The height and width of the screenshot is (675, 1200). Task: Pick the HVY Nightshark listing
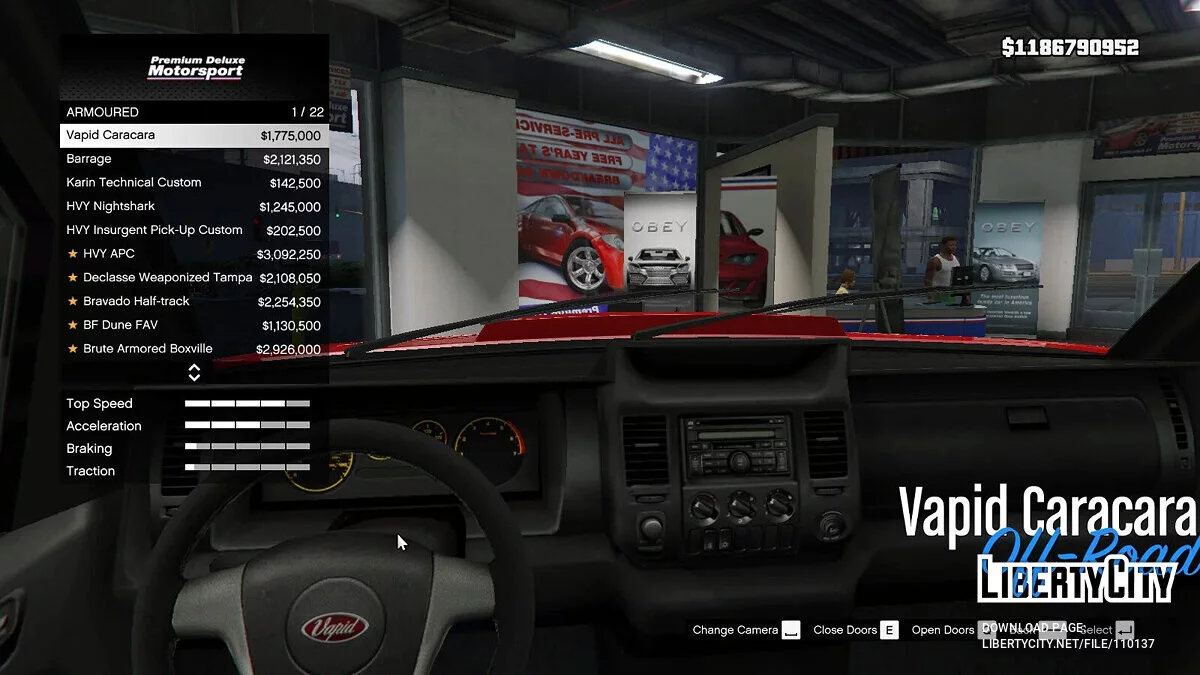[x=194, y=207]
